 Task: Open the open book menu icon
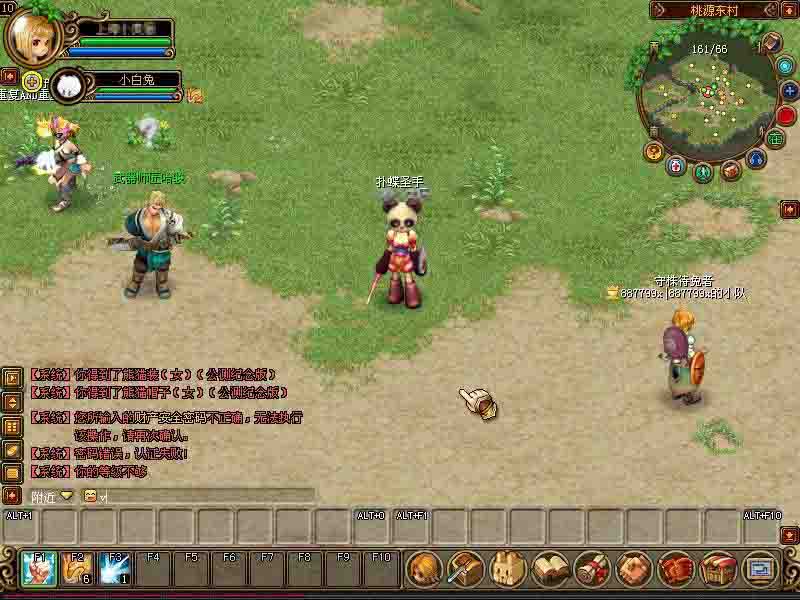[551, 570]
